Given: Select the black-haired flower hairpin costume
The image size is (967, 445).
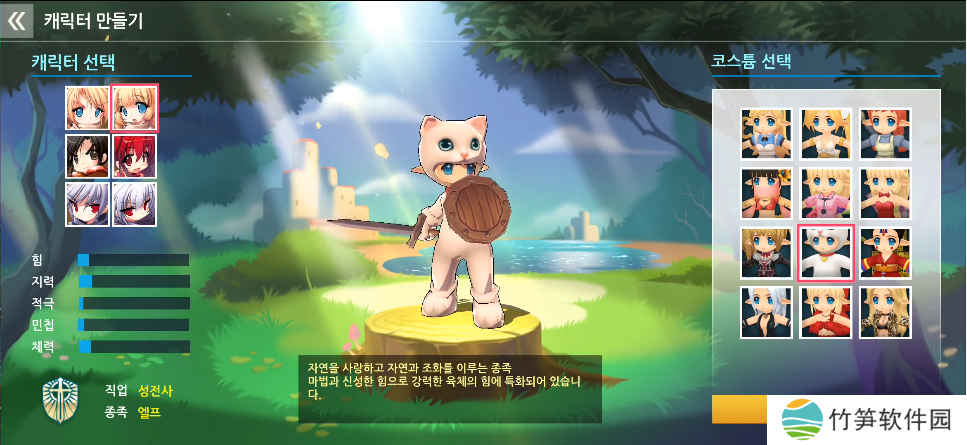Looking at the screenshot, I should coord(766,193).
